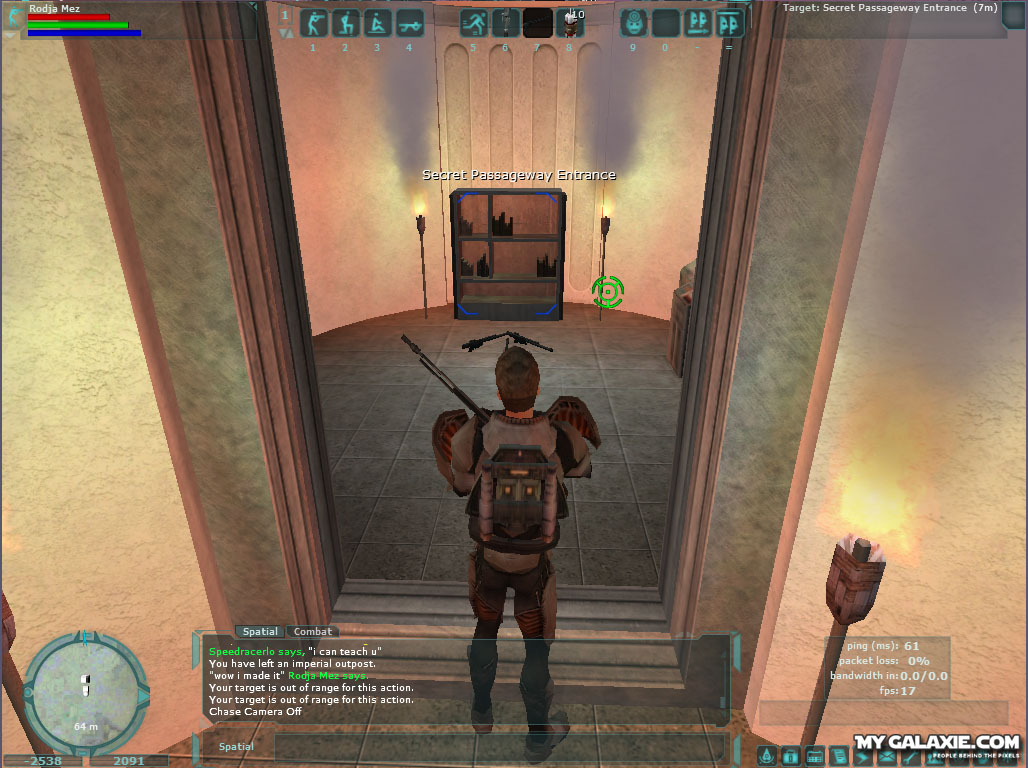Image resolution: width=1028 pixels, height=768 pixels.
Task: Select the standing posture toolbar slot
Action: pos(313,23)
